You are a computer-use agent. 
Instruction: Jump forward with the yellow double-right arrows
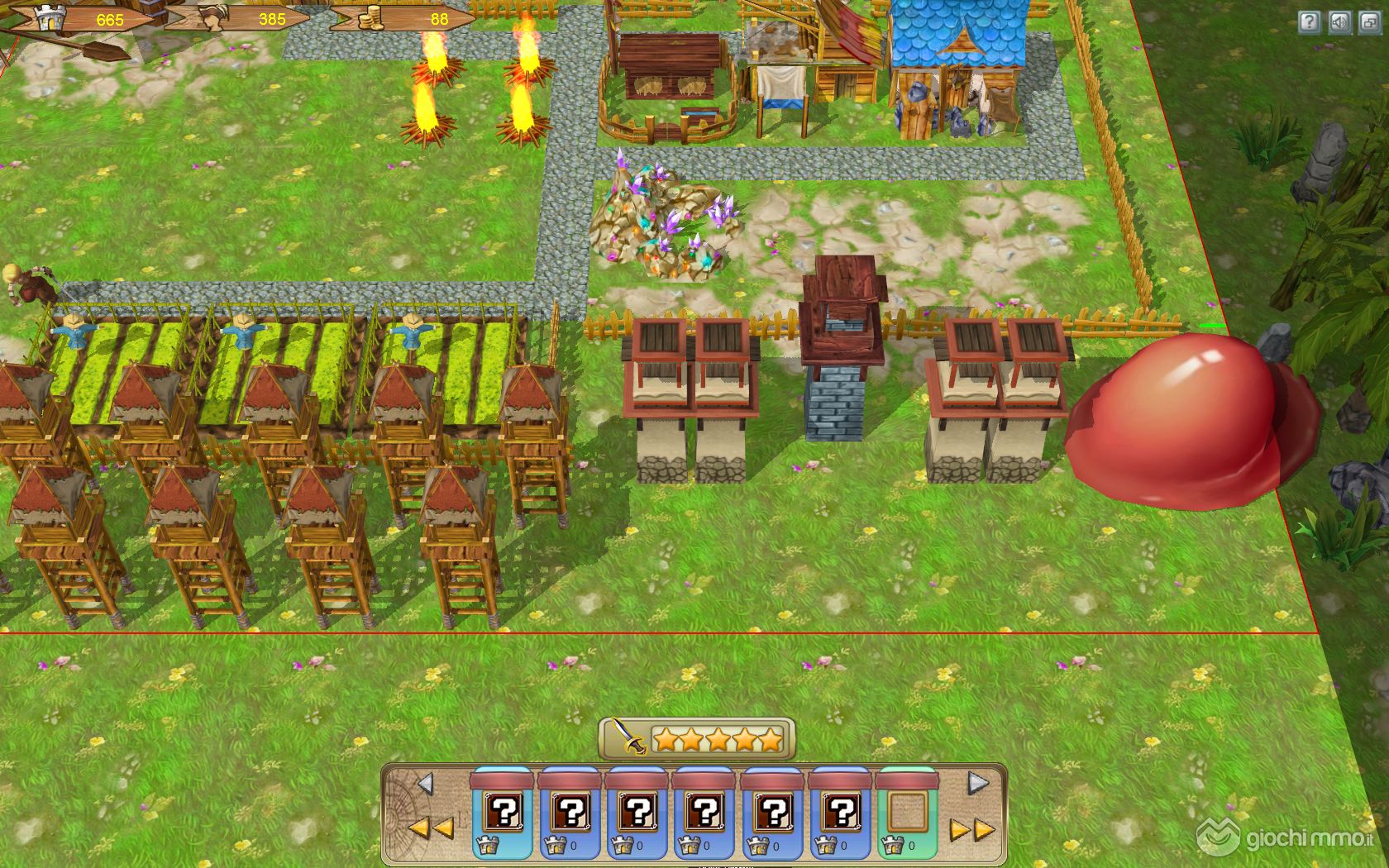(971, 829)
